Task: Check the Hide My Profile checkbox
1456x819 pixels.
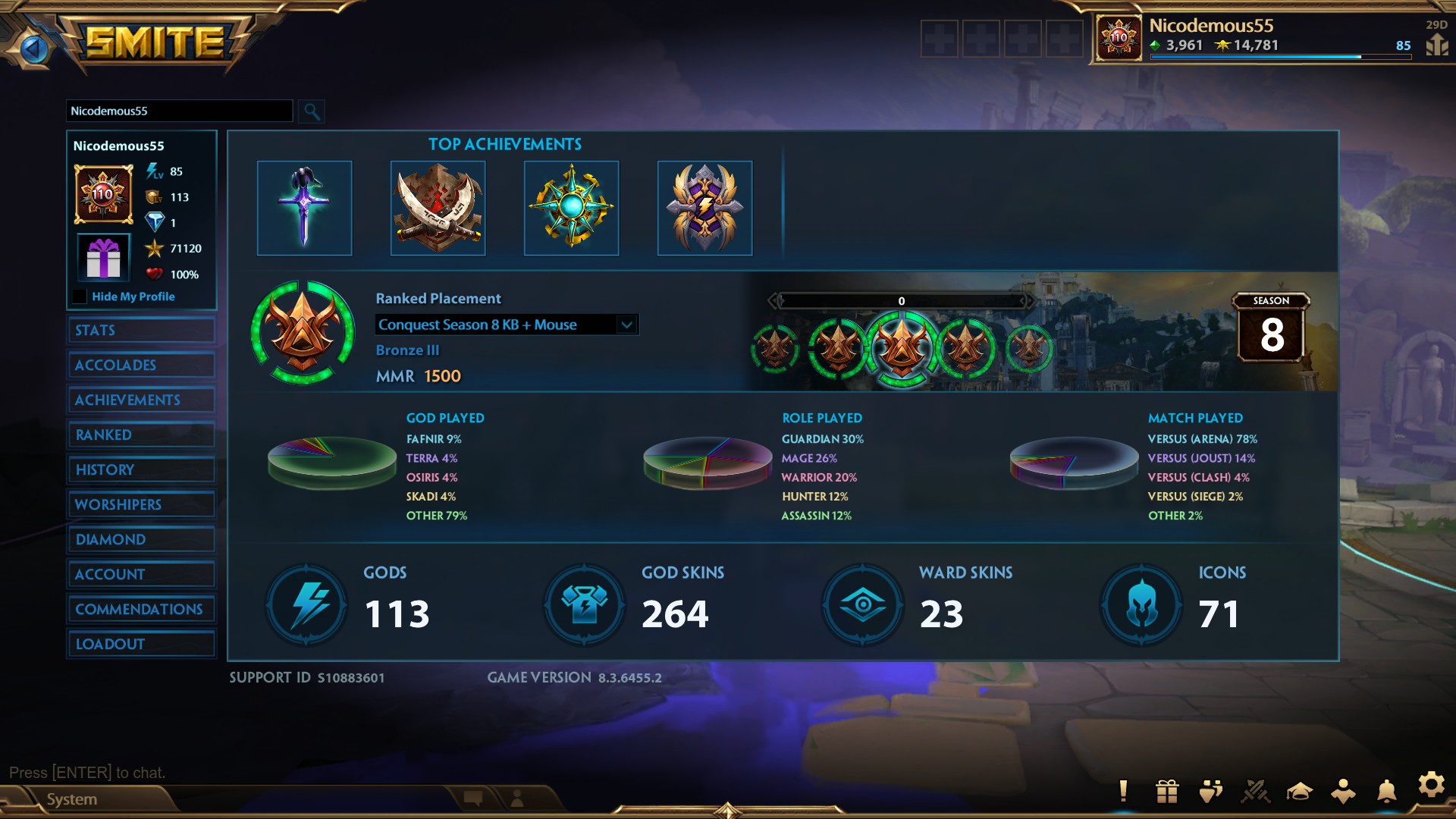Action: click(x=80, y=297)
